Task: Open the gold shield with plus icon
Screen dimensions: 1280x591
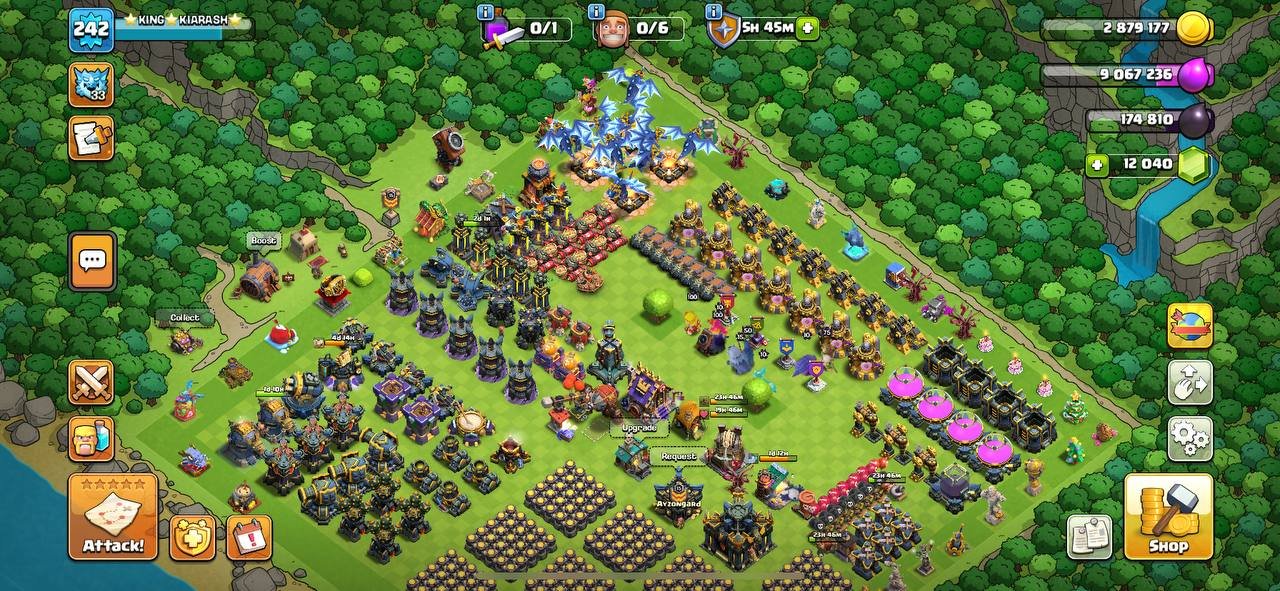Action: 193,538
